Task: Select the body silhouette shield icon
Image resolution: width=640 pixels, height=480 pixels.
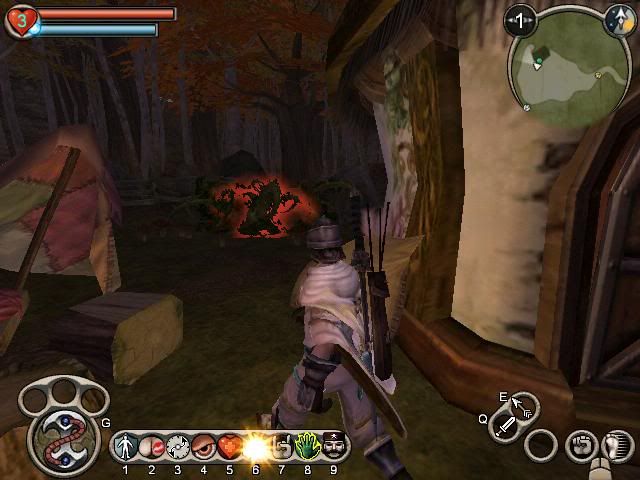Action: pyautogui.click(x=126, y=445)
